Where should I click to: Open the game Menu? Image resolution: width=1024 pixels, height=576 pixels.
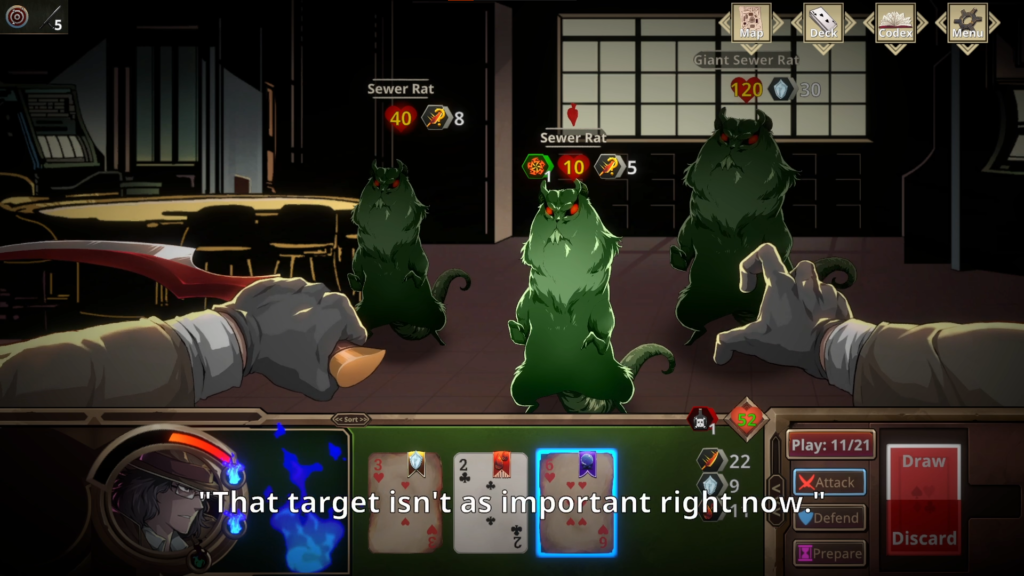click(x=967, y=24)
